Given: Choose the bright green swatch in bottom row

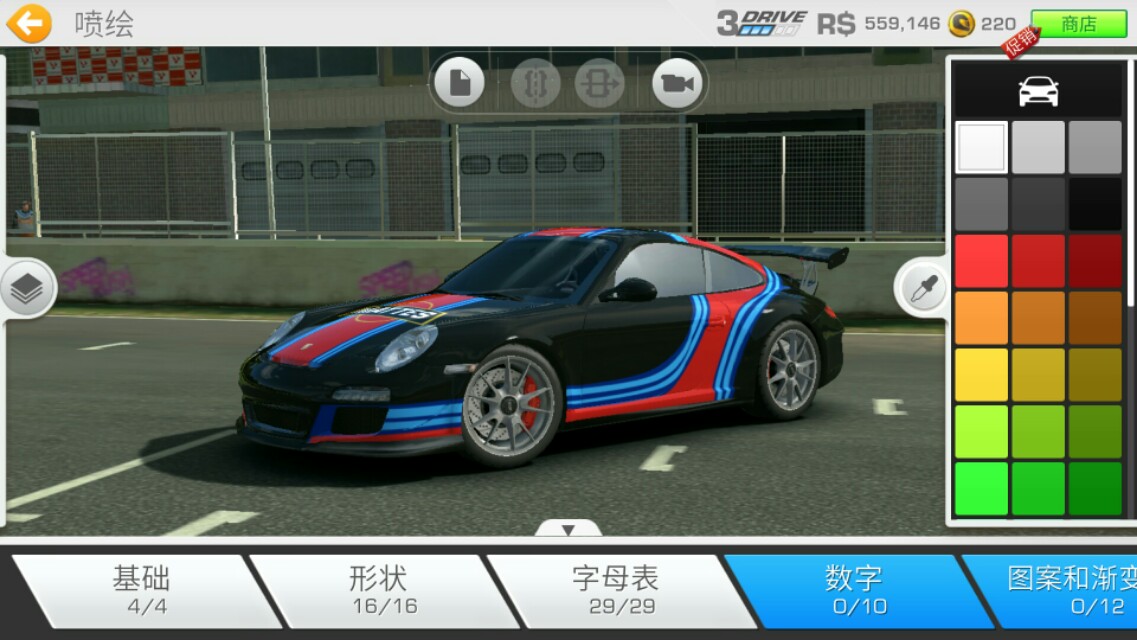Looking at the screenshot, I should point(981,489).
